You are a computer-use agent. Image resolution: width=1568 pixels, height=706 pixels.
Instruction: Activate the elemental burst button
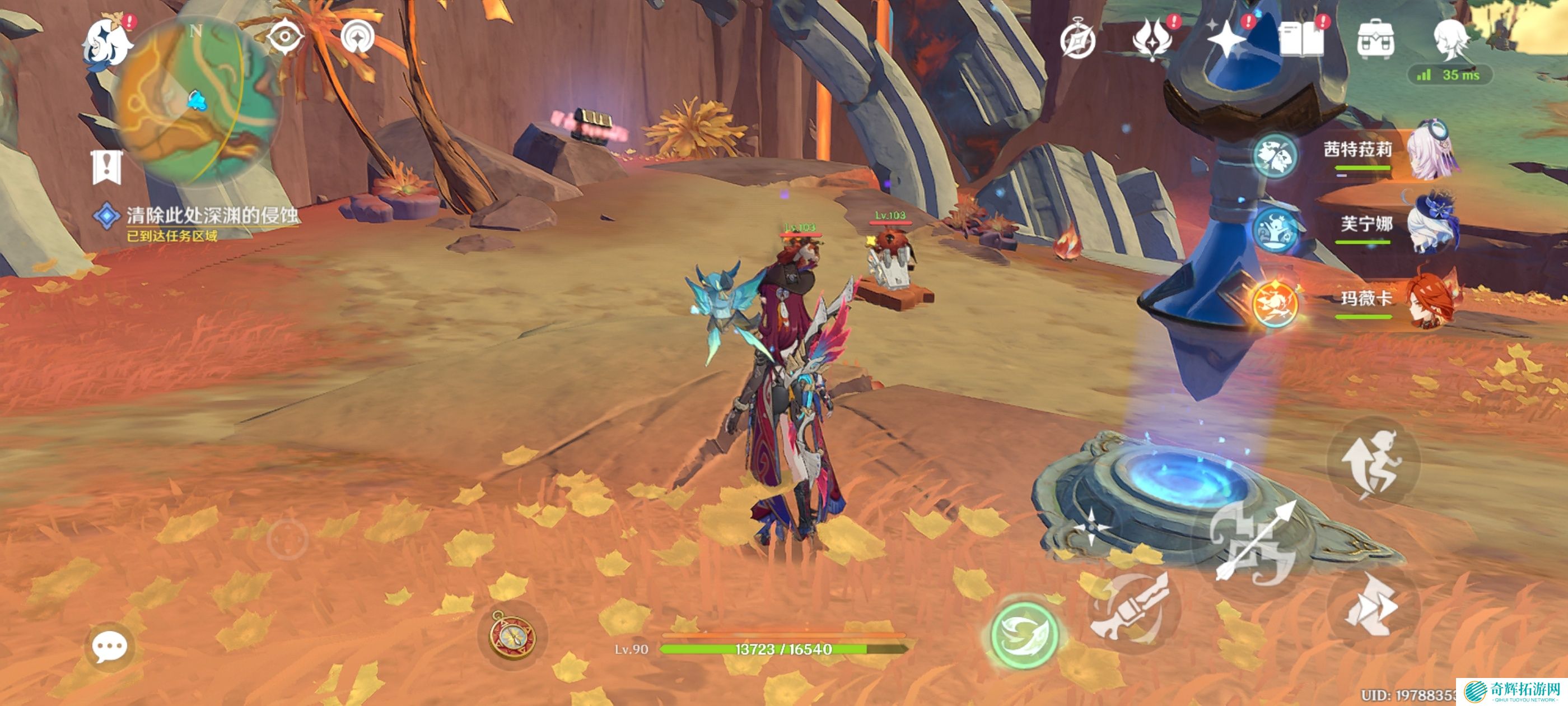click(1132, 609)
